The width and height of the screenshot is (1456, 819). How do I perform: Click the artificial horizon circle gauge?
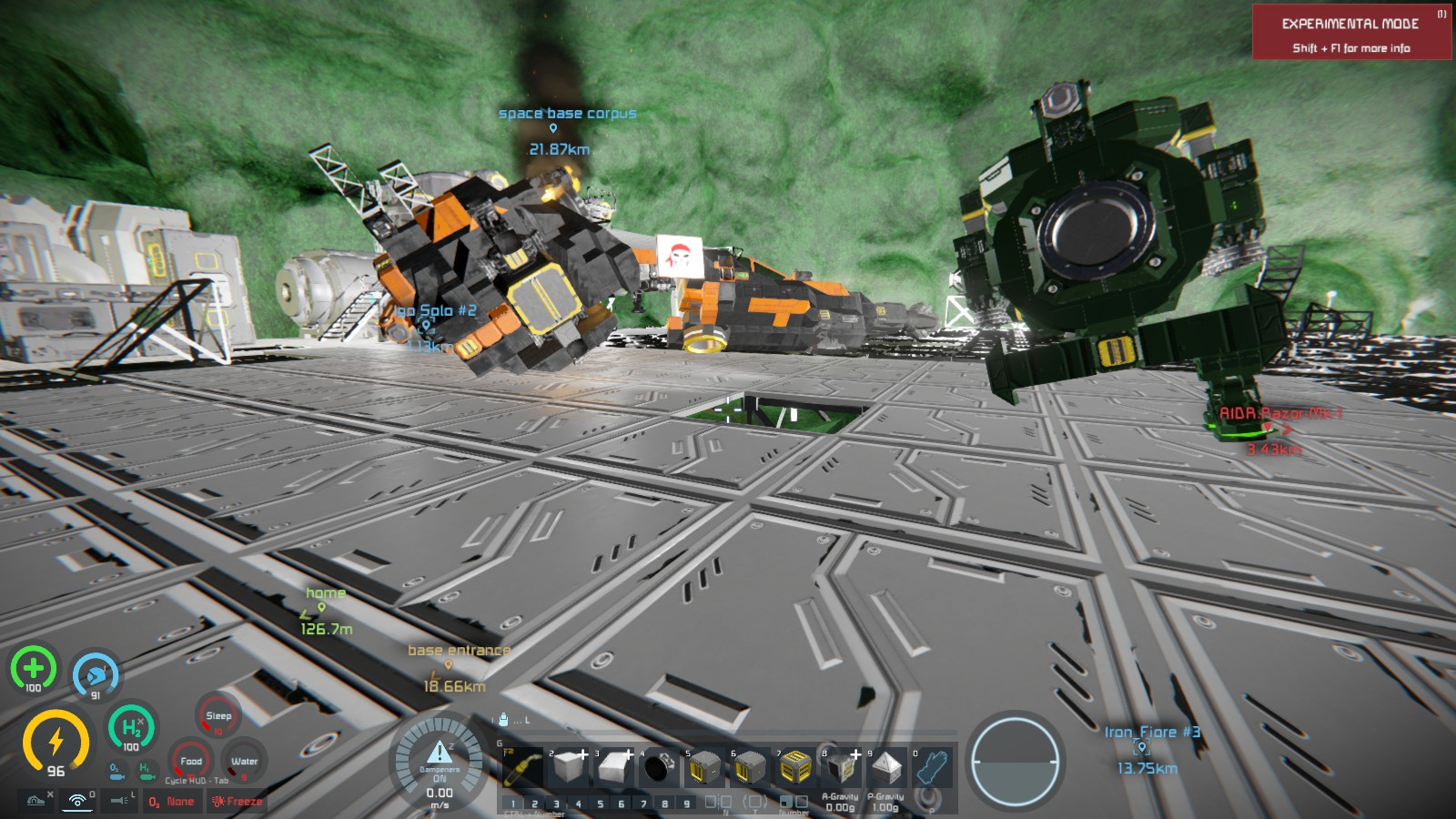1015,762
